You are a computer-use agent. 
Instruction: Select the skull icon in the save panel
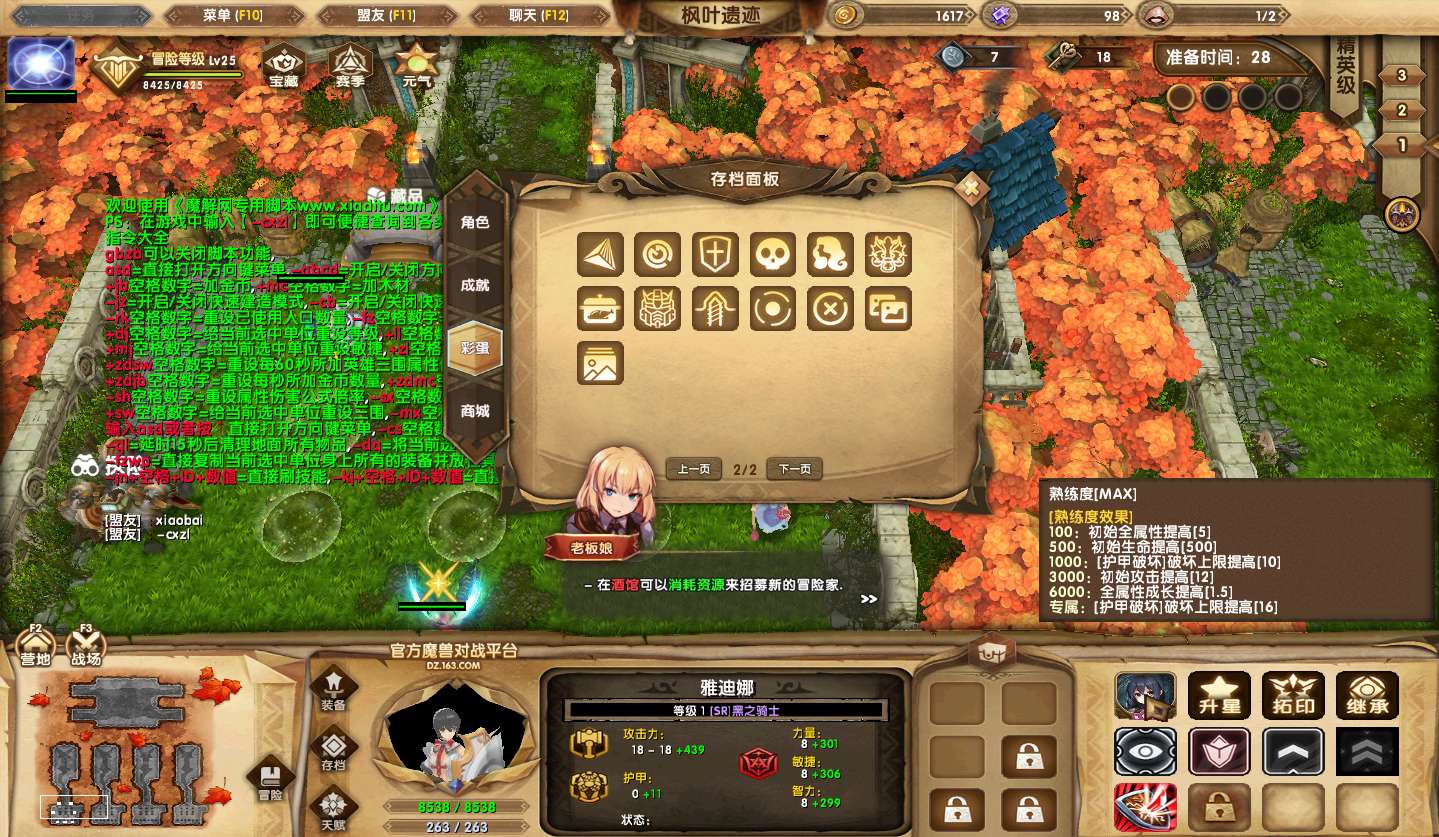pos(773,255)
